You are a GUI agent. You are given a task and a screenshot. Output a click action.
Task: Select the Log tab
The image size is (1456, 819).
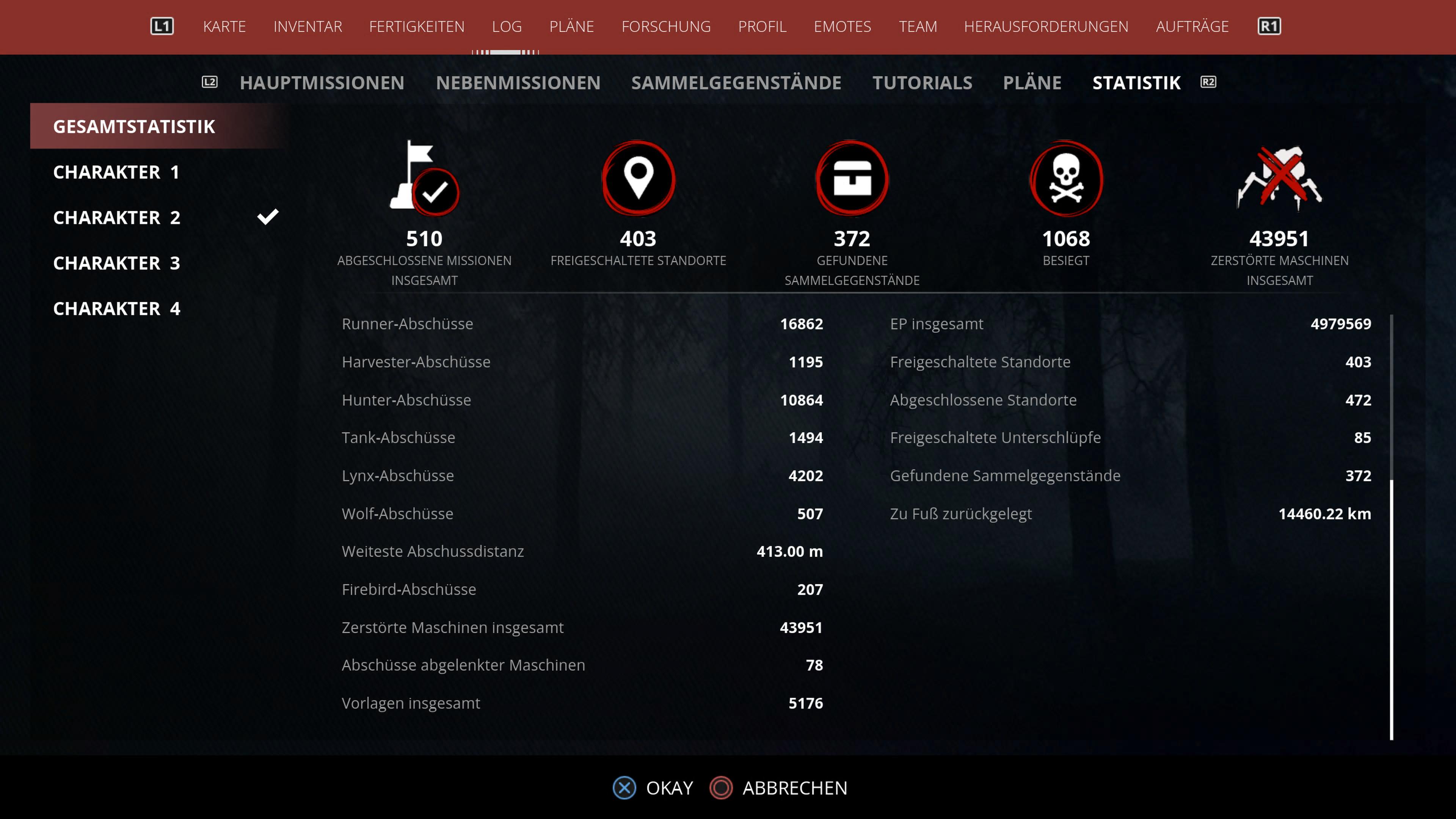507,27
